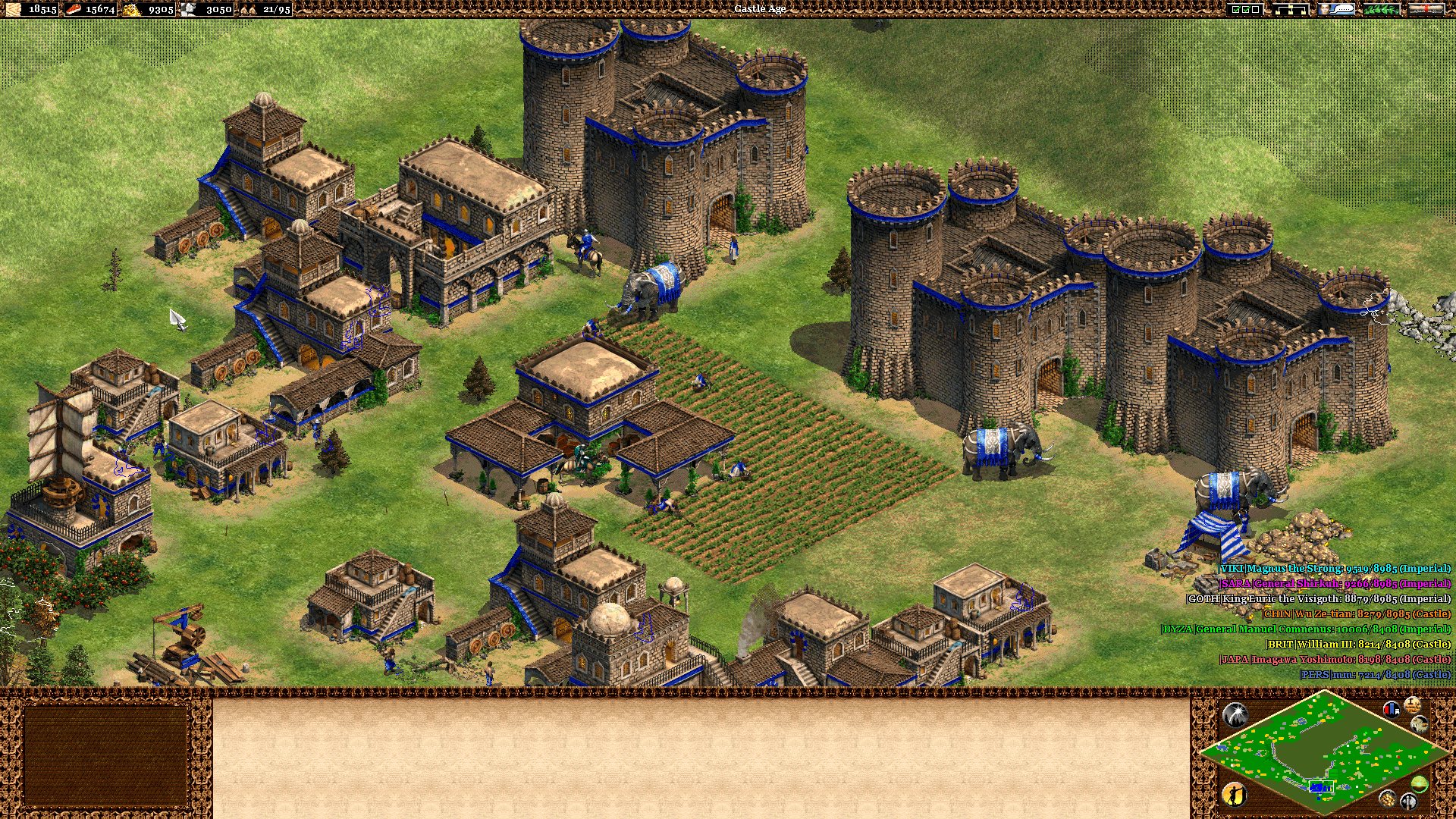Screen dimensions: 1456x819
Task: Open the objectives checklist button
Action: 1245,9
